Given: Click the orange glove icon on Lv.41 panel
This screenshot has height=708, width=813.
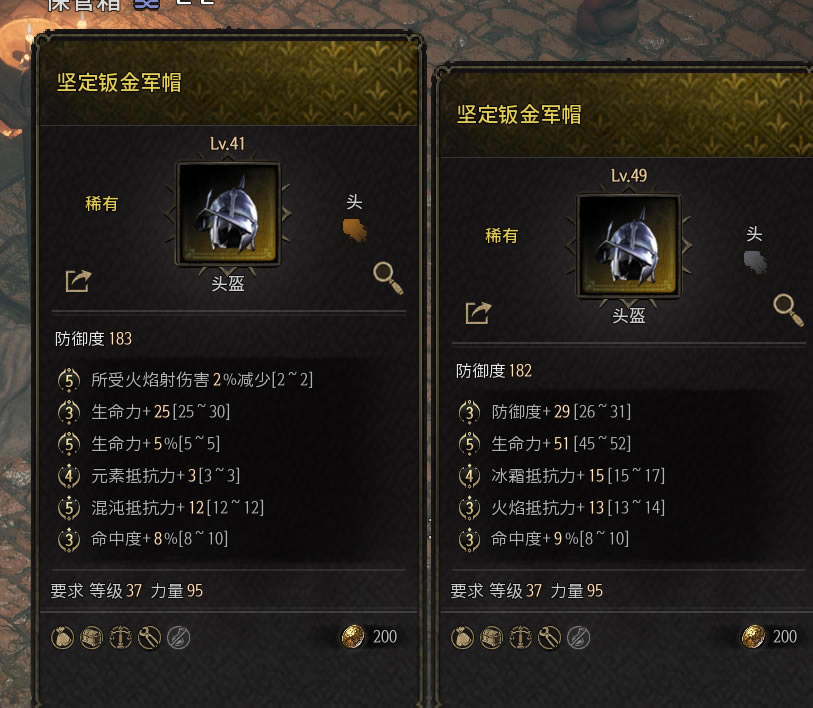Looking at the screenshot, I should pos(355,231).
